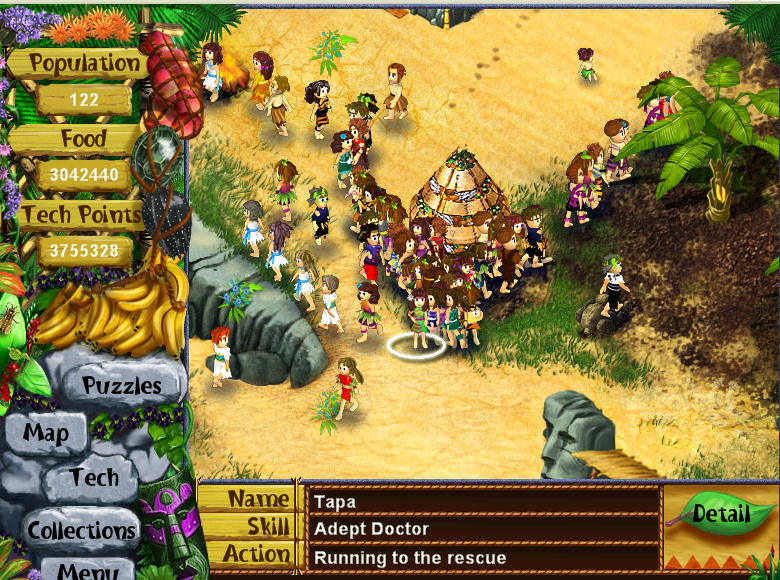Viewport: 780px width, 580px height.
Task: Open the Tech screen
Action: click(94, 478)
